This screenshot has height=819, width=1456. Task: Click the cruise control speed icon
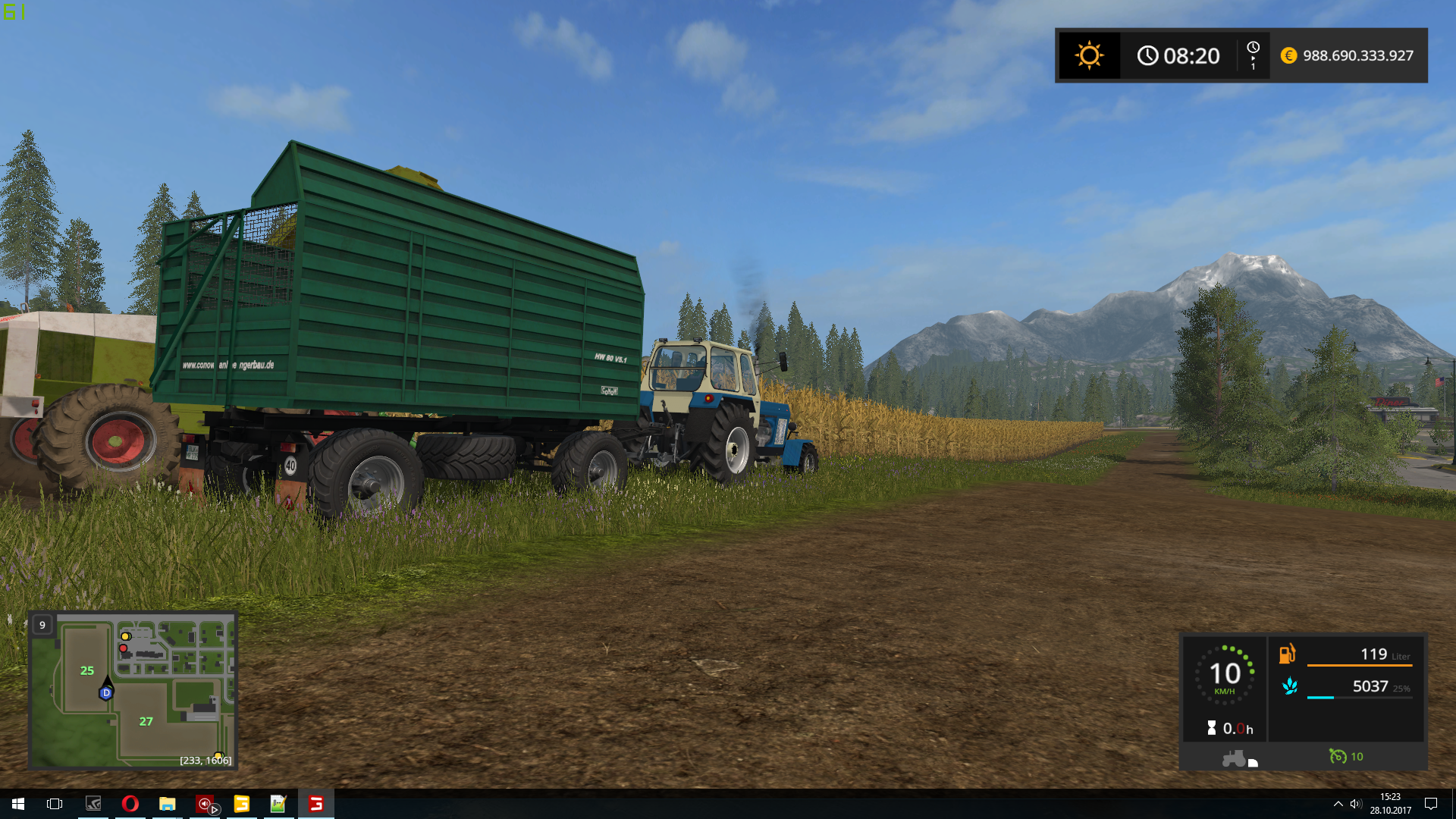[x=1338, y=756]
